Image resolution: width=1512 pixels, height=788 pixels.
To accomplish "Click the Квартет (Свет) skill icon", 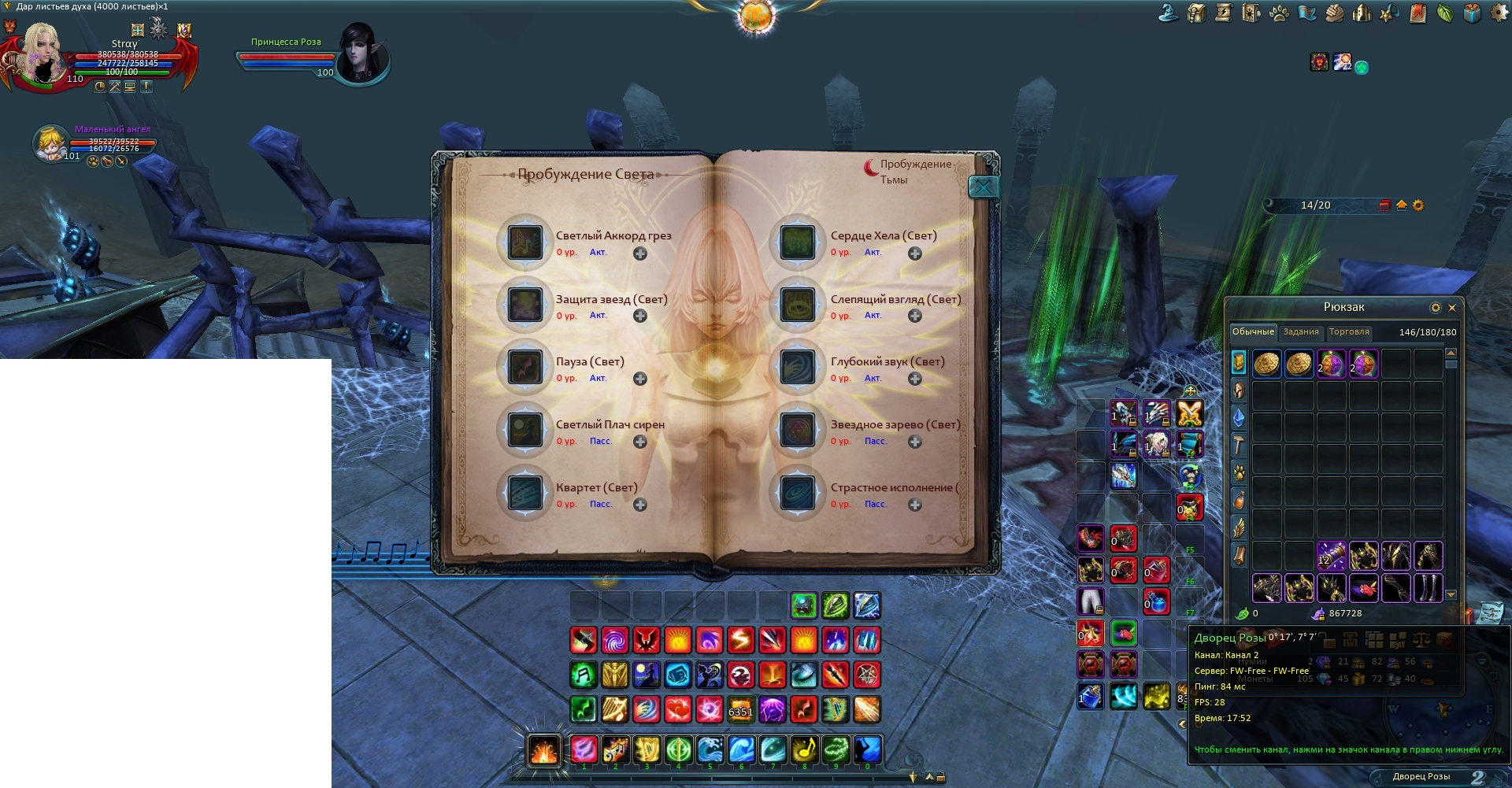I will click(524, 494).
